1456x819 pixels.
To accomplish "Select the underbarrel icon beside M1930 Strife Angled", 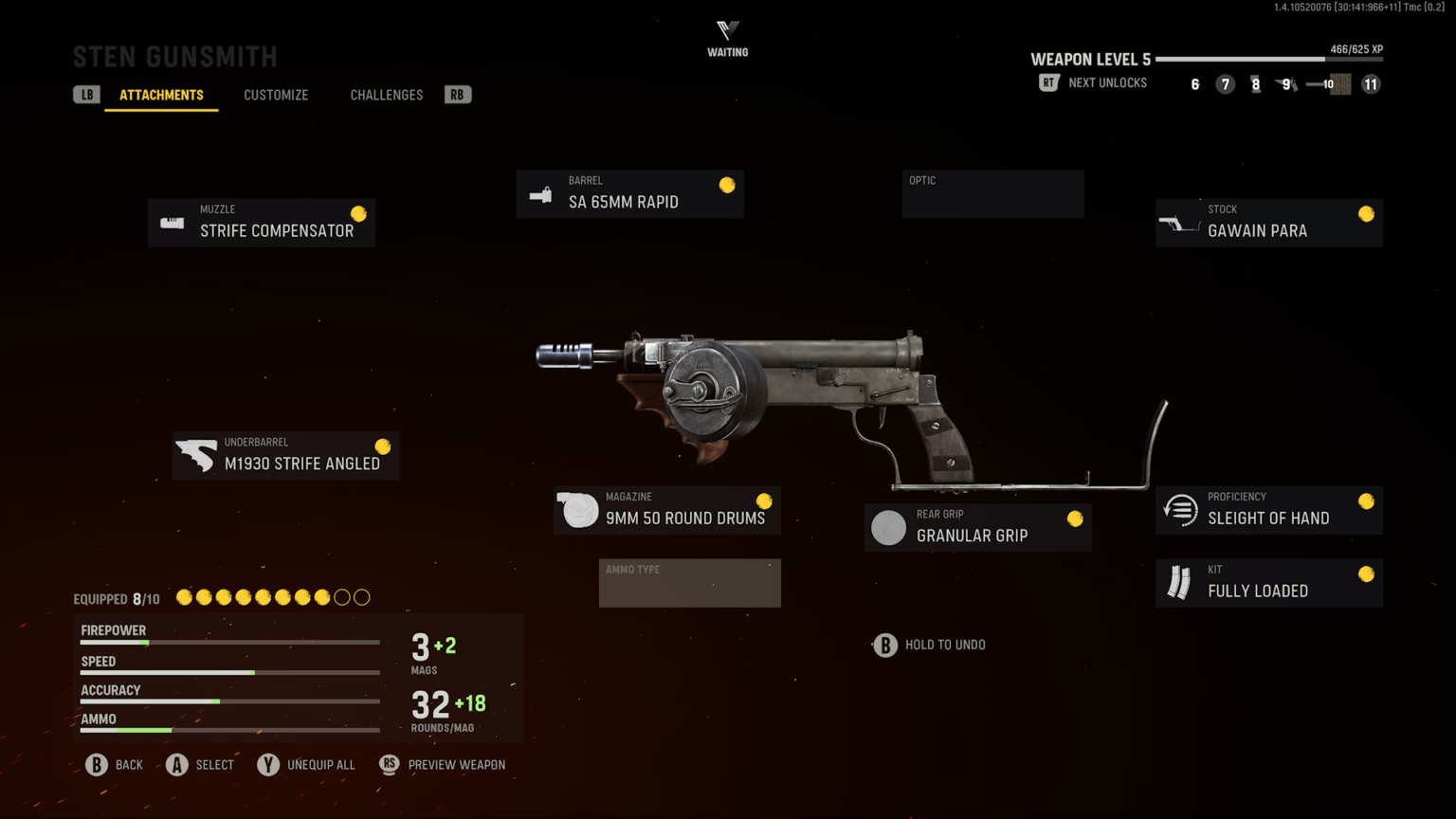I will [197, 455].
